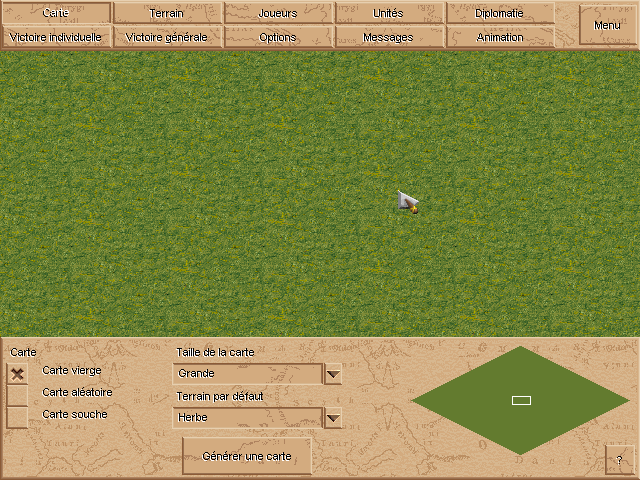This screenshot has width=640, height=480.
Task: Show the Diplomatie tab
Action: click(x=500, y=13)
